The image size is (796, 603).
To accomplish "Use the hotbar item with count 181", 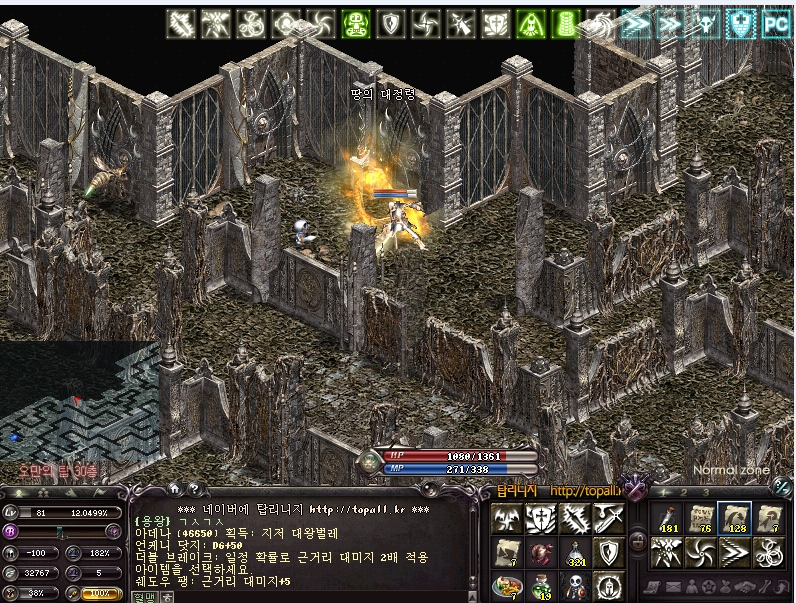I will coord(665,519).
